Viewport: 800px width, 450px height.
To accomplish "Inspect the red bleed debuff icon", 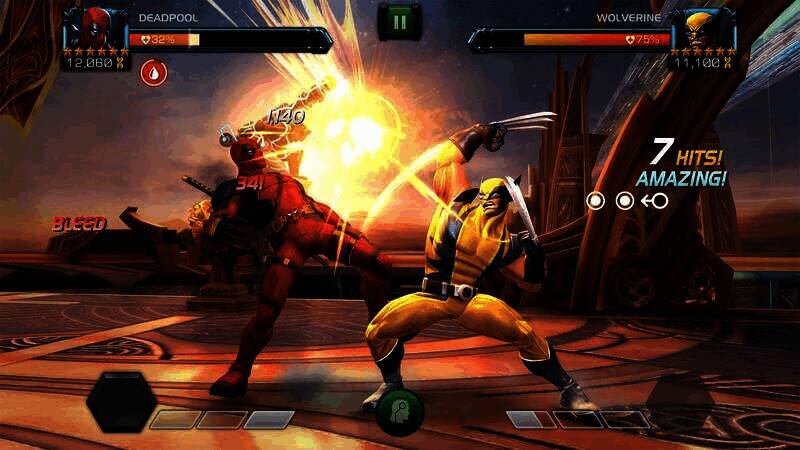I will coord(153,72).
